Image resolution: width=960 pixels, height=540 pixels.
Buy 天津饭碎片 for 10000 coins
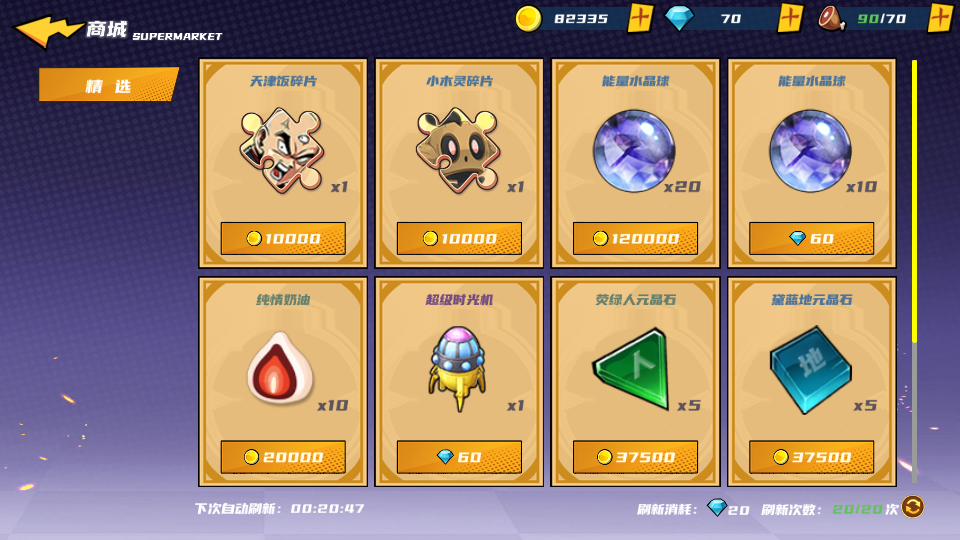[283, 238]
